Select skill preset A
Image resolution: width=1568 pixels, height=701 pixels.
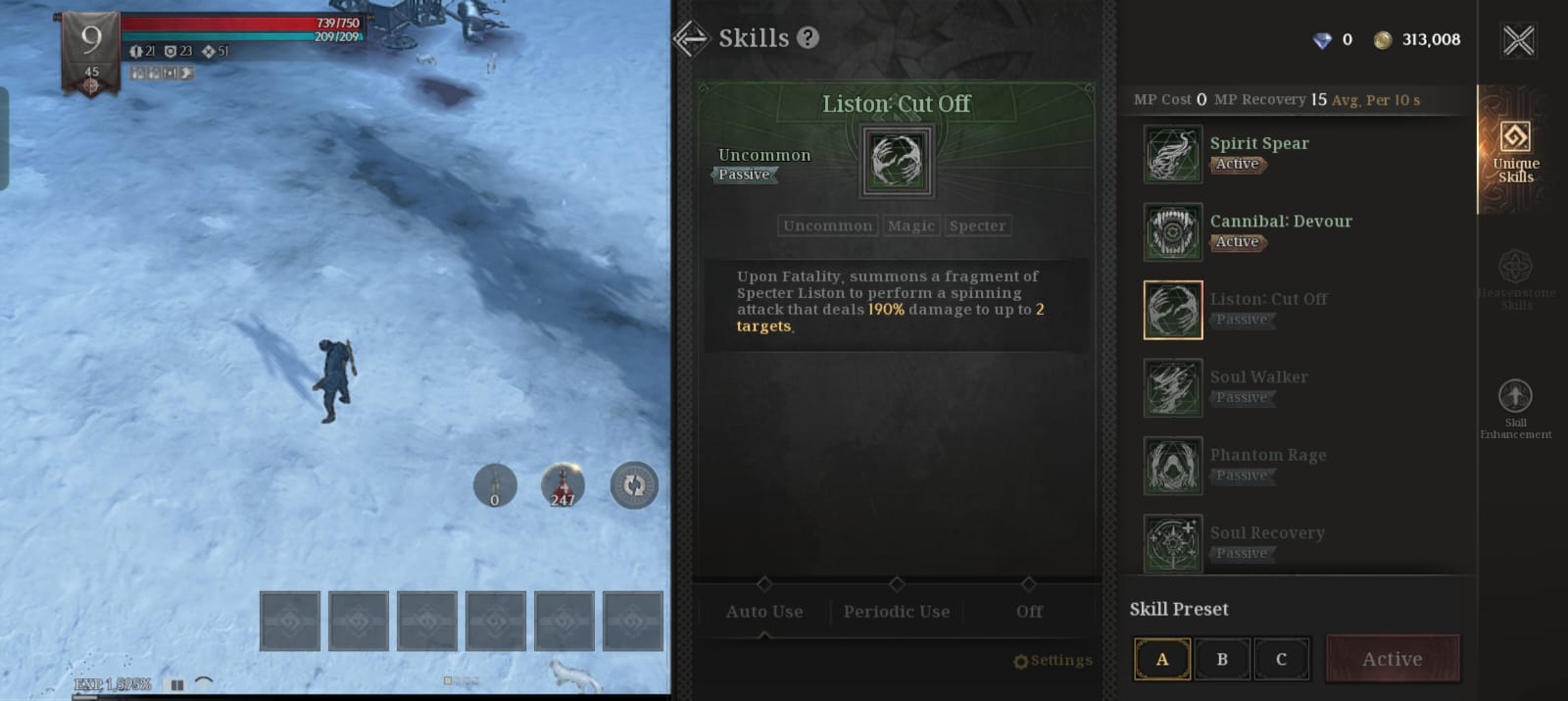1162,659
